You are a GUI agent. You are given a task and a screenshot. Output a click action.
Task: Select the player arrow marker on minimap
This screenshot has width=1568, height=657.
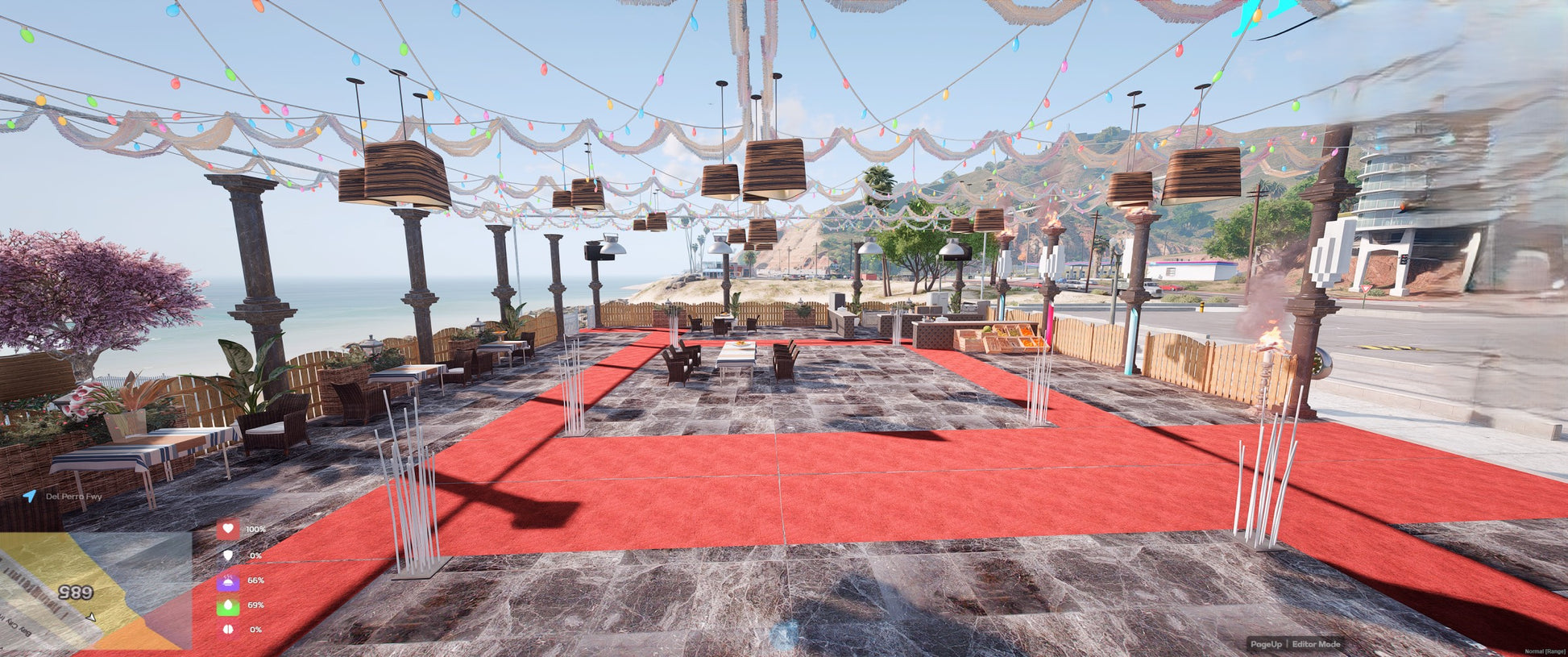pyautogui.click(x=91, y=617)
